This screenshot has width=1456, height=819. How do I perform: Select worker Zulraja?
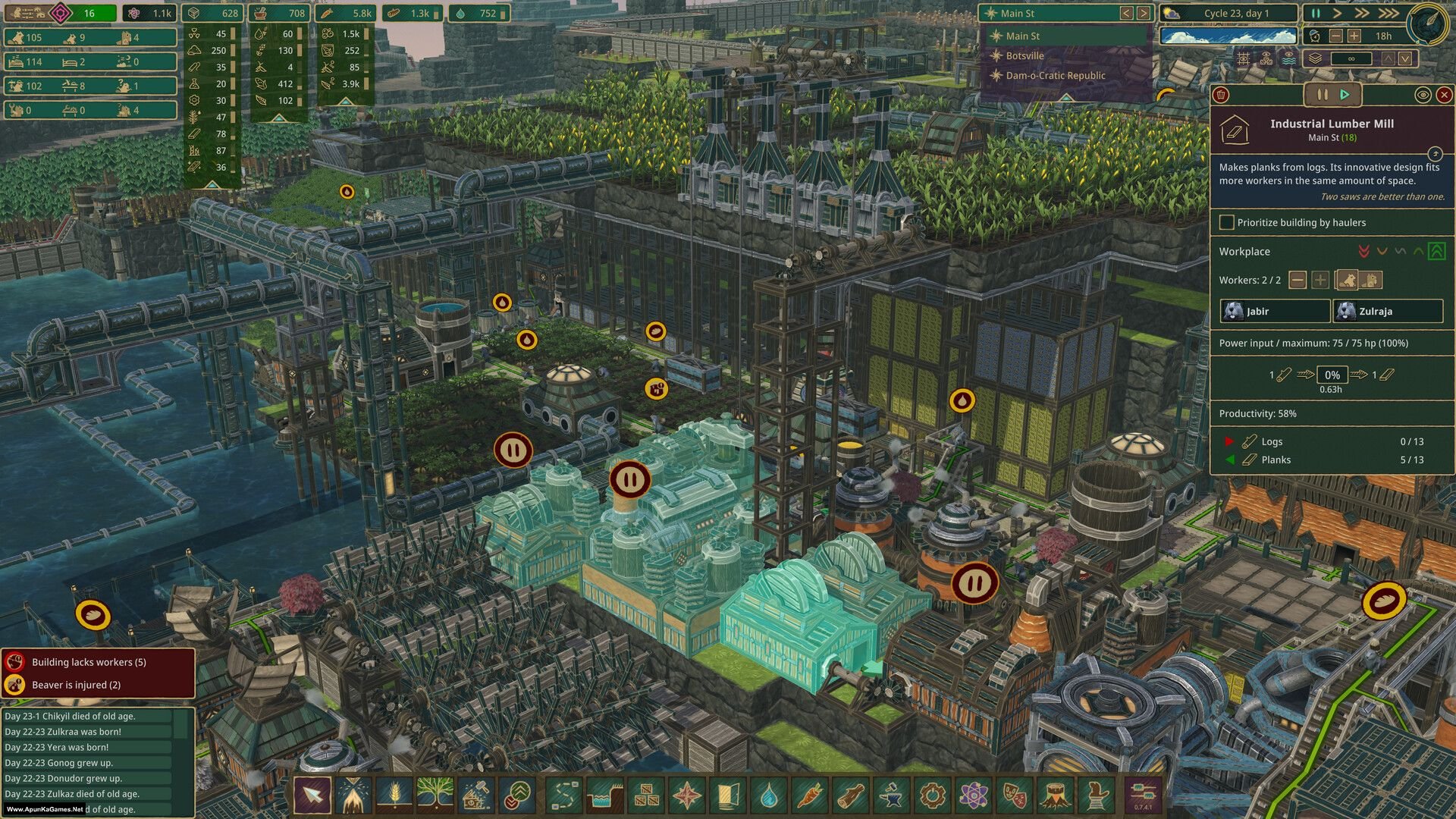(x=1388, y=311)
